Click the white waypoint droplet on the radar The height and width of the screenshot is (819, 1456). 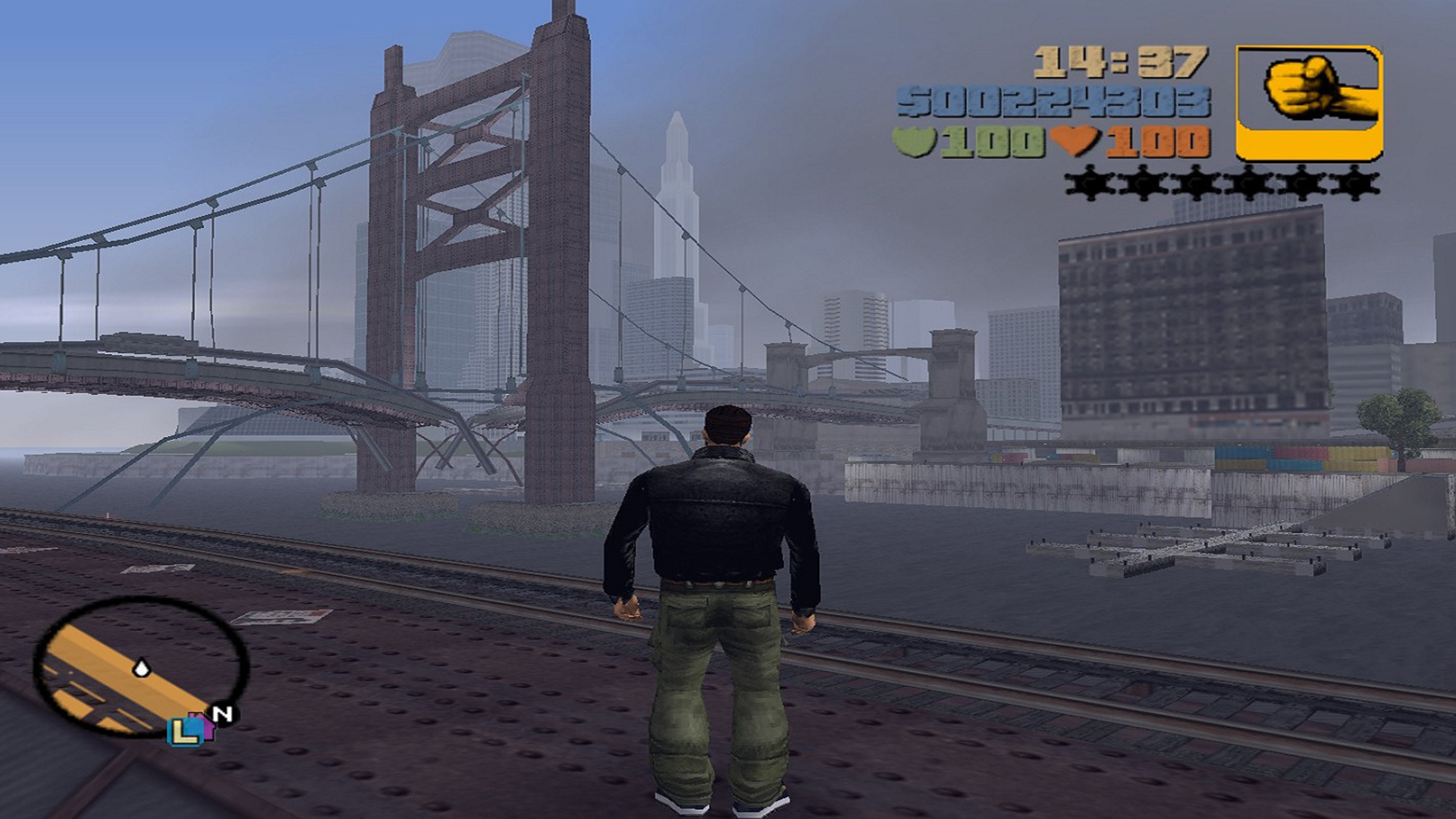141,668
